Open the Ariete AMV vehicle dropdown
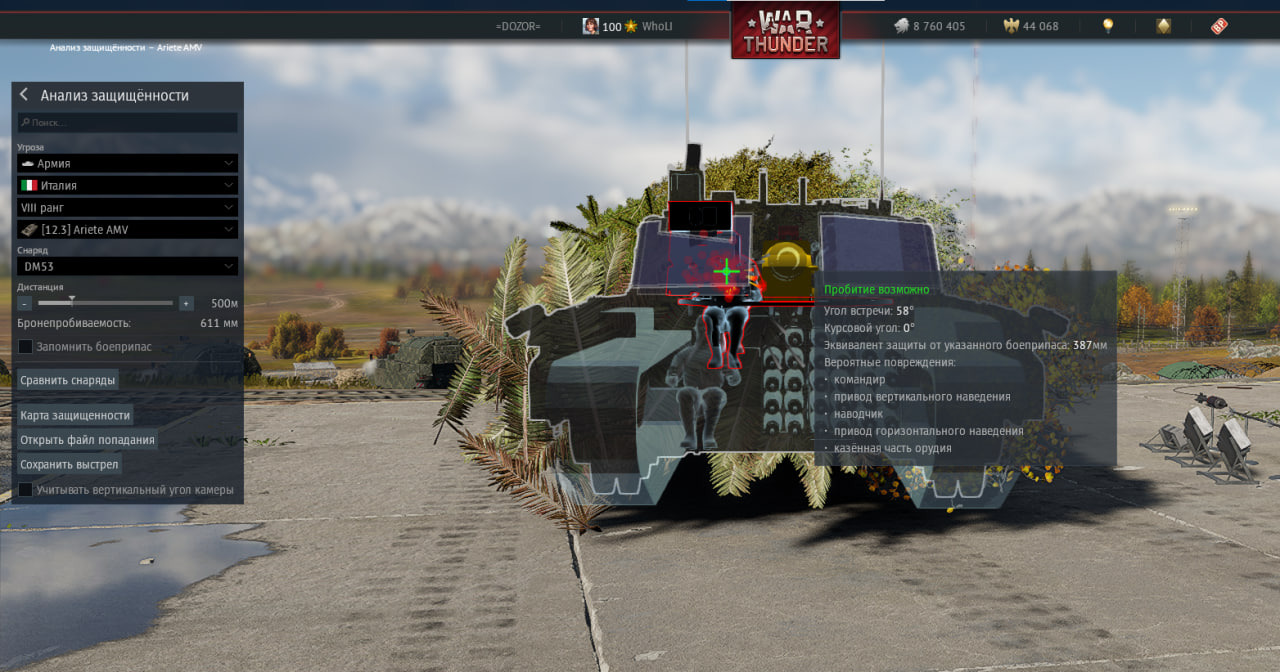The height and width of the screenshot is (672, 1280). coord(128,229)
